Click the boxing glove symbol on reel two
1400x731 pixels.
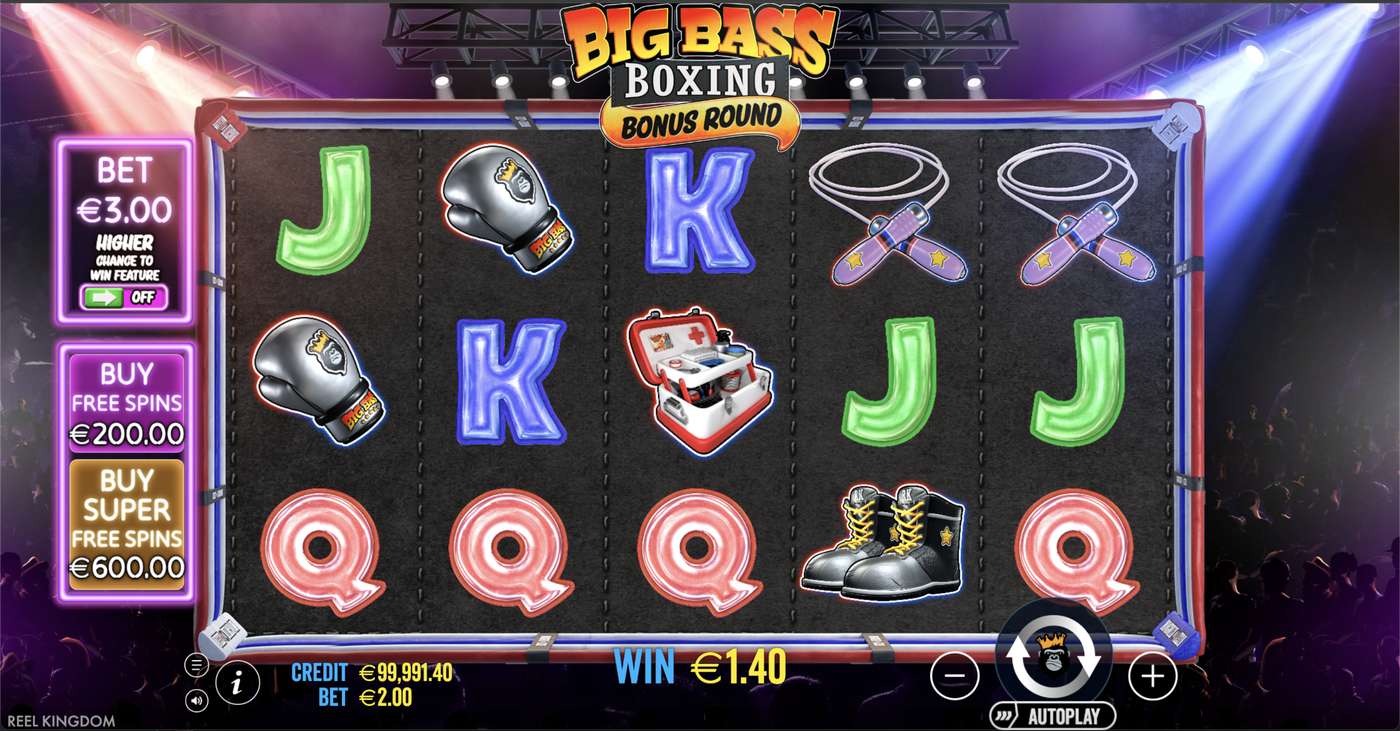[505, 205]
